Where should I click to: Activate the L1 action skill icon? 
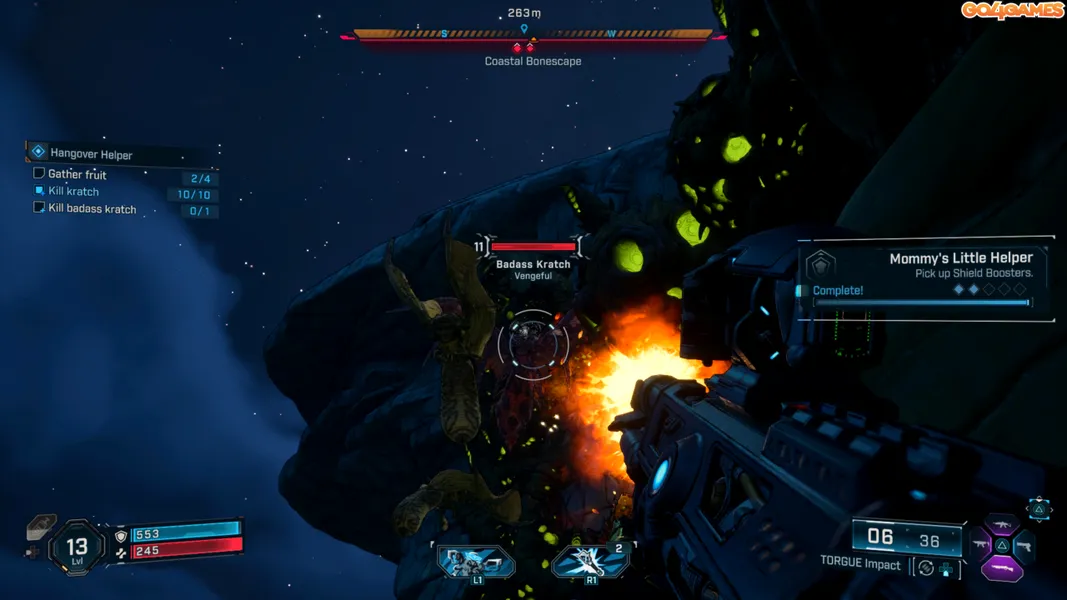[x=476, y=562]
